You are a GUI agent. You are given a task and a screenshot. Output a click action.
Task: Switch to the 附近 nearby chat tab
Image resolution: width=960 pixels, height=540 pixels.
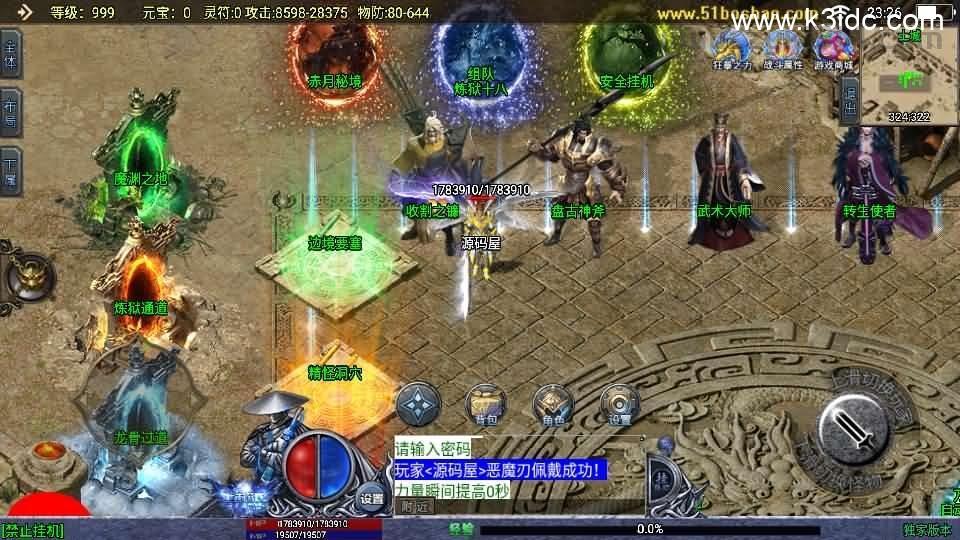(x=412, y=506)
